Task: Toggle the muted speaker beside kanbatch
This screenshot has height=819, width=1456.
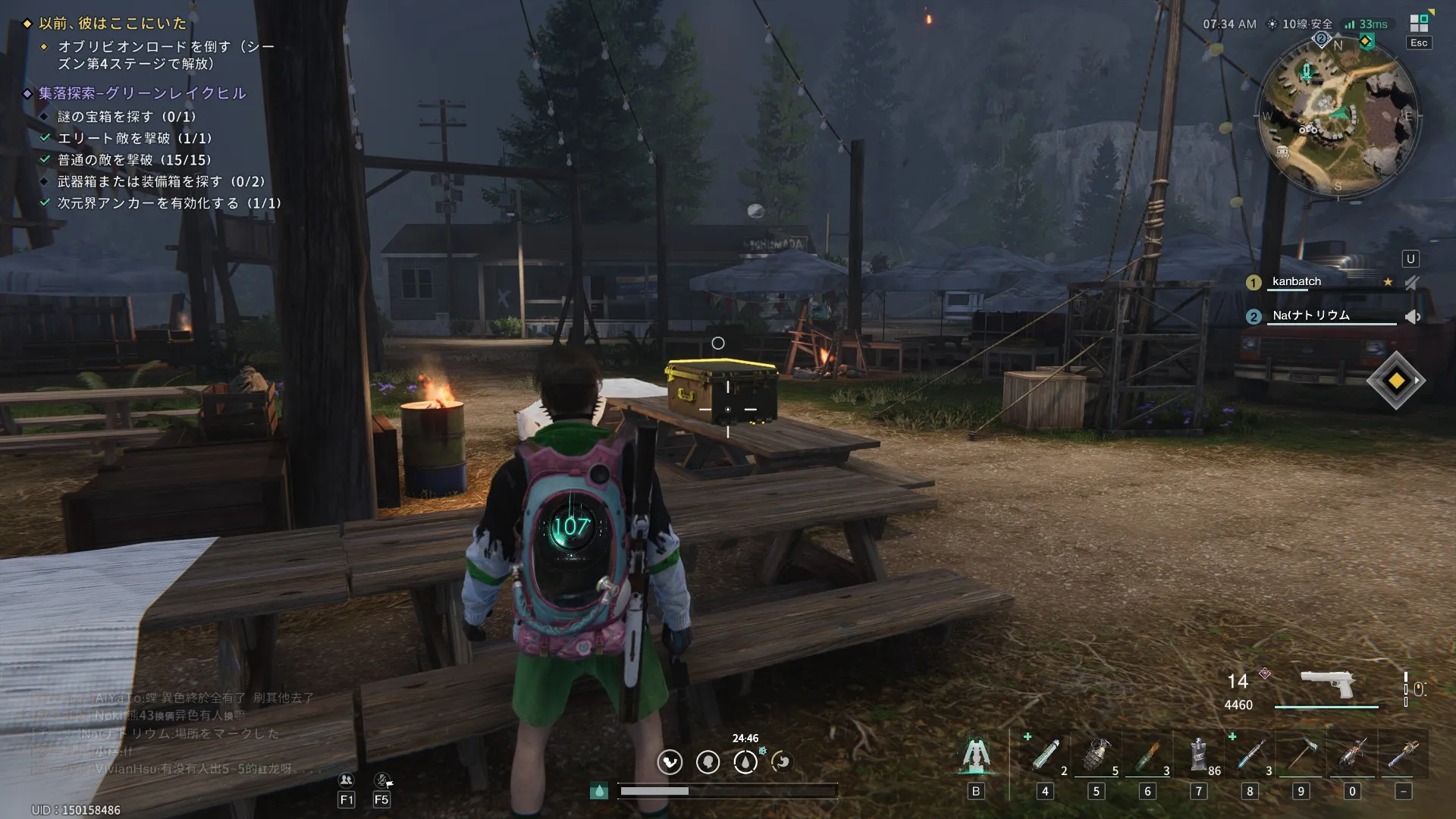Action: pos(1411,283)
